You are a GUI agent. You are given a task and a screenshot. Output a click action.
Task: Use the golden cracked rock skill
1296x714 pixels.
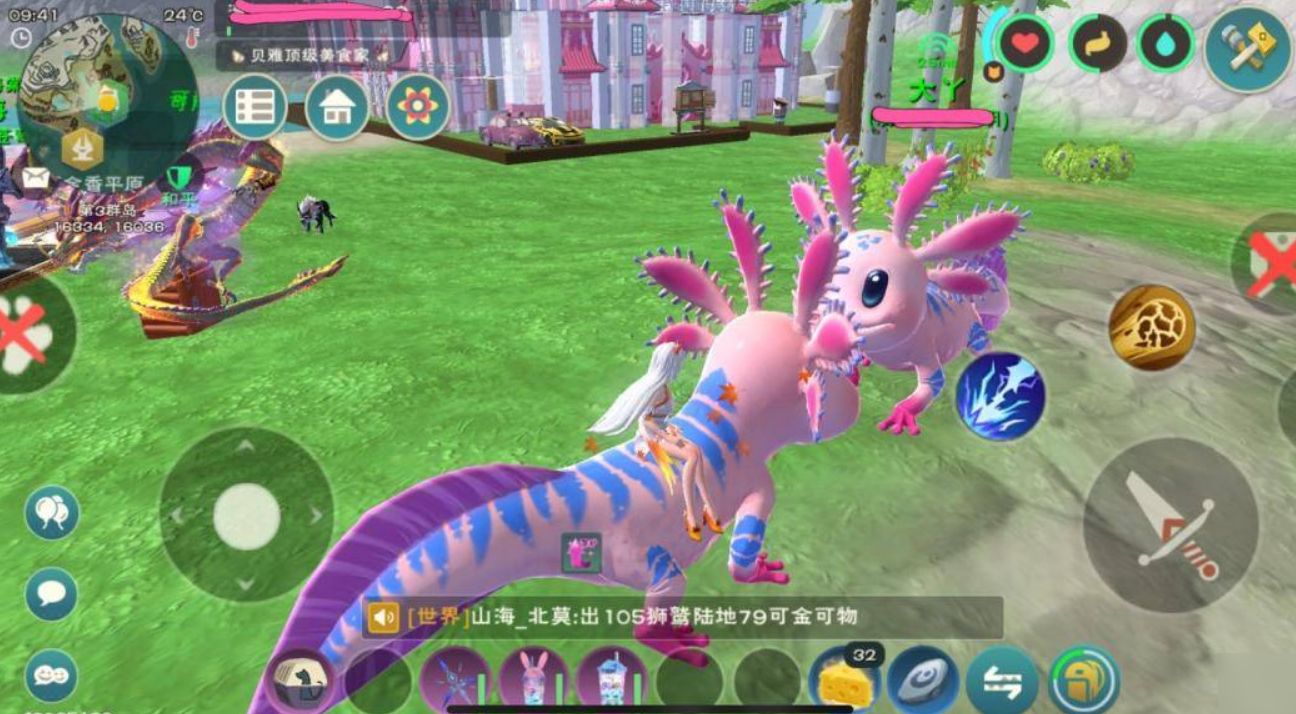click(1153, 327)
